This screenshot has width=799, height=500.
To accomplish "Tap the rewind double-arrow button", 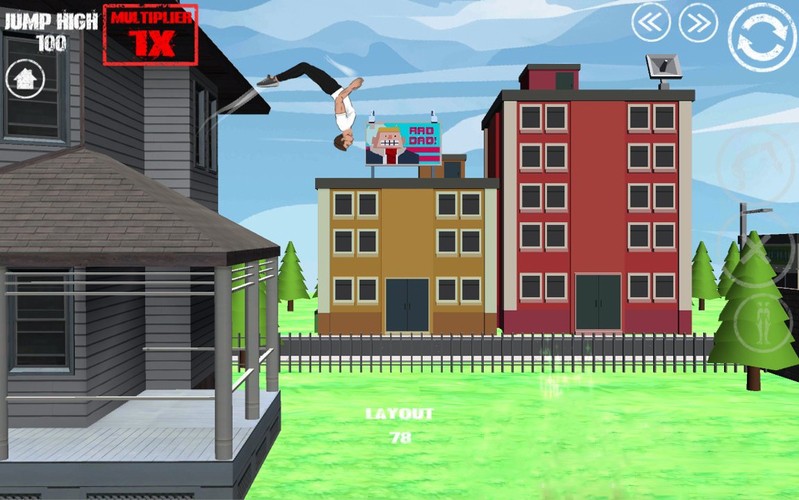I will click(651, 22).
